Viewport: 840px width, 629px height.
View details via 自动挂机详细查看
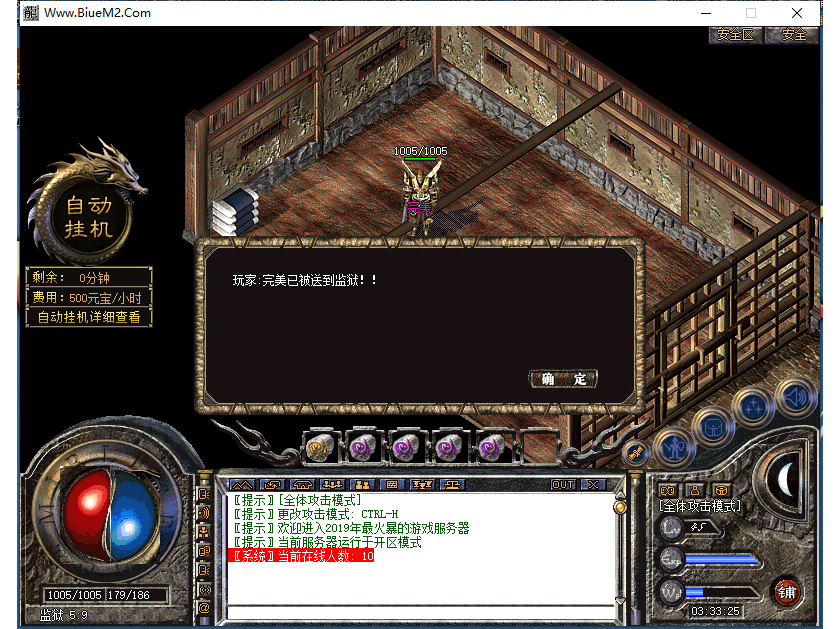click(x=89, y=317)
